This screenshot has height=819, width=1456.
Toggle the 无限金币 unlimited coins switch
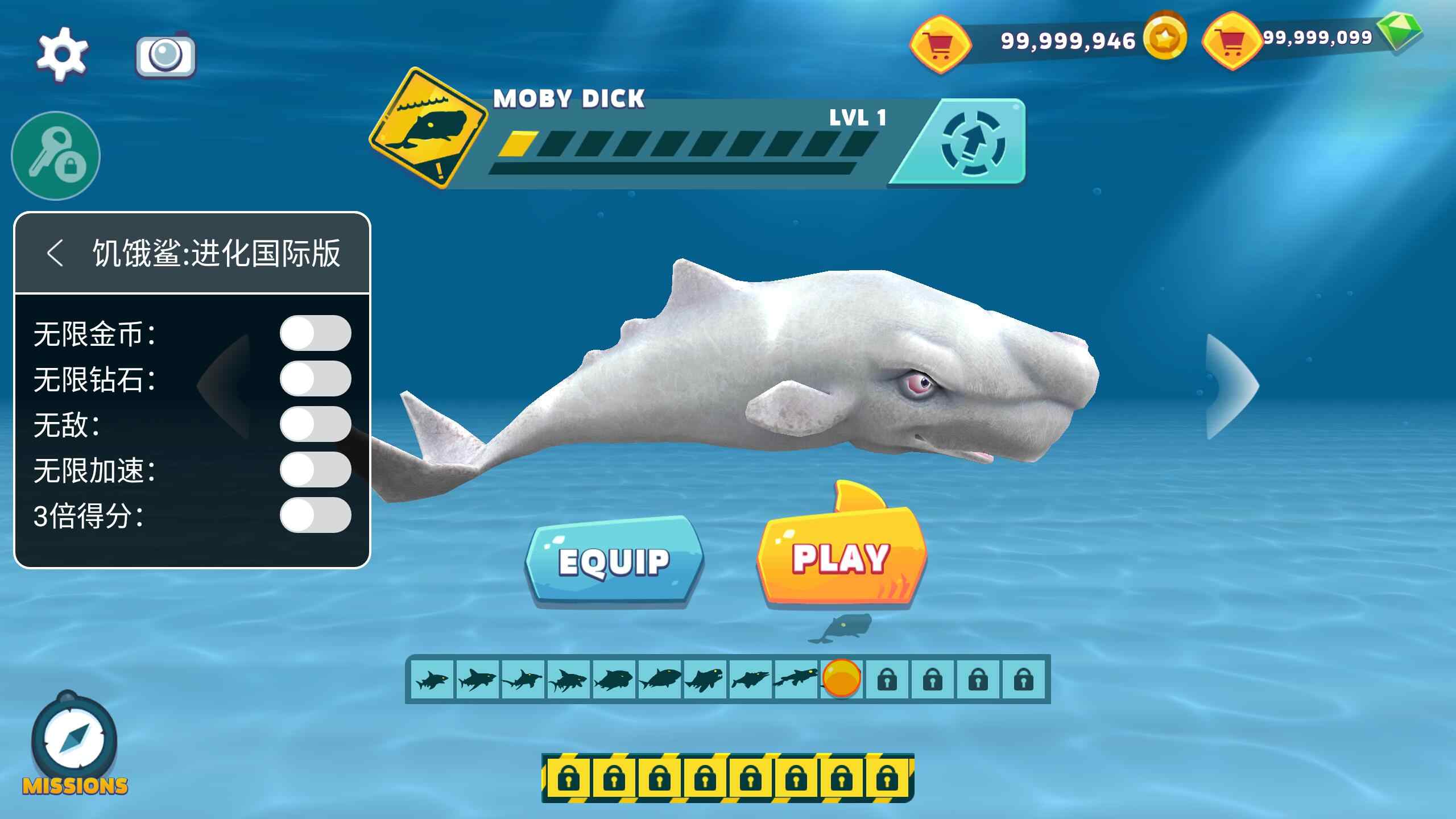point(315,333)
